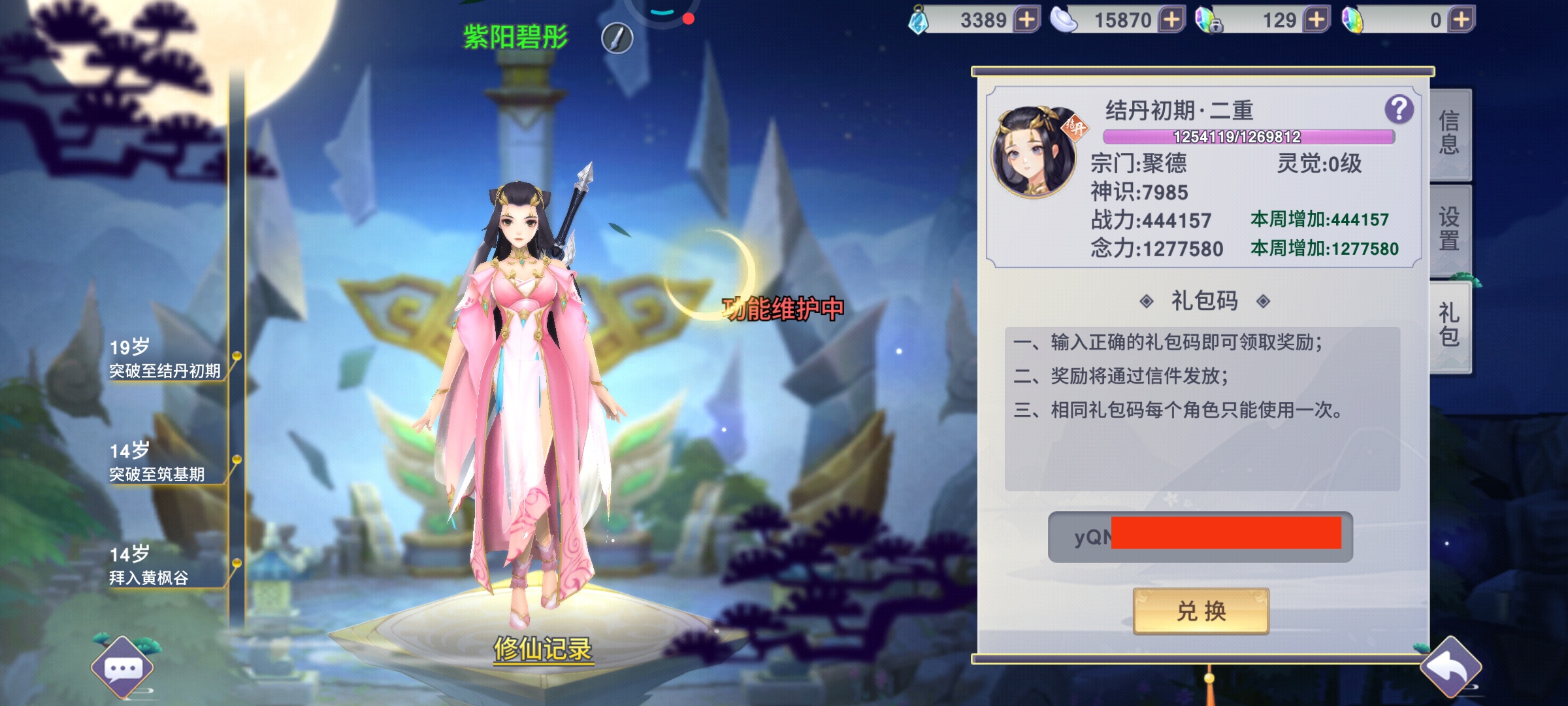Click the blue spirit crystal currency icon

click(x=918, y=20)
